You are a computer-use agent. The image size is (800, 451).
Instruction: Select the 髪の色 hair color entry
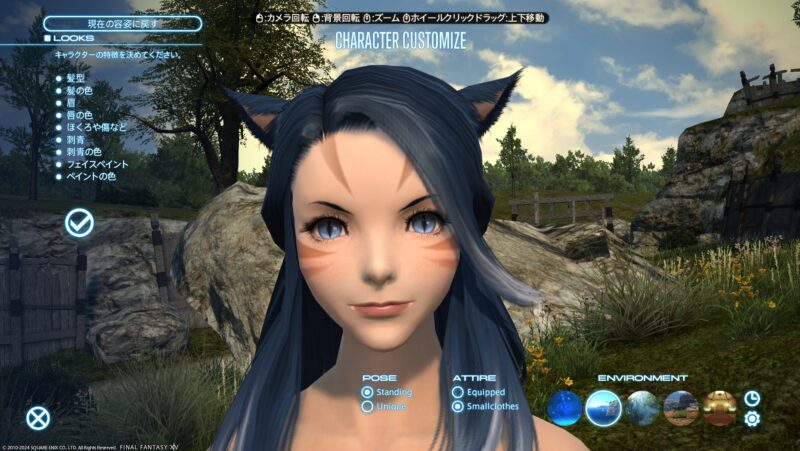[x=79, y=89]
